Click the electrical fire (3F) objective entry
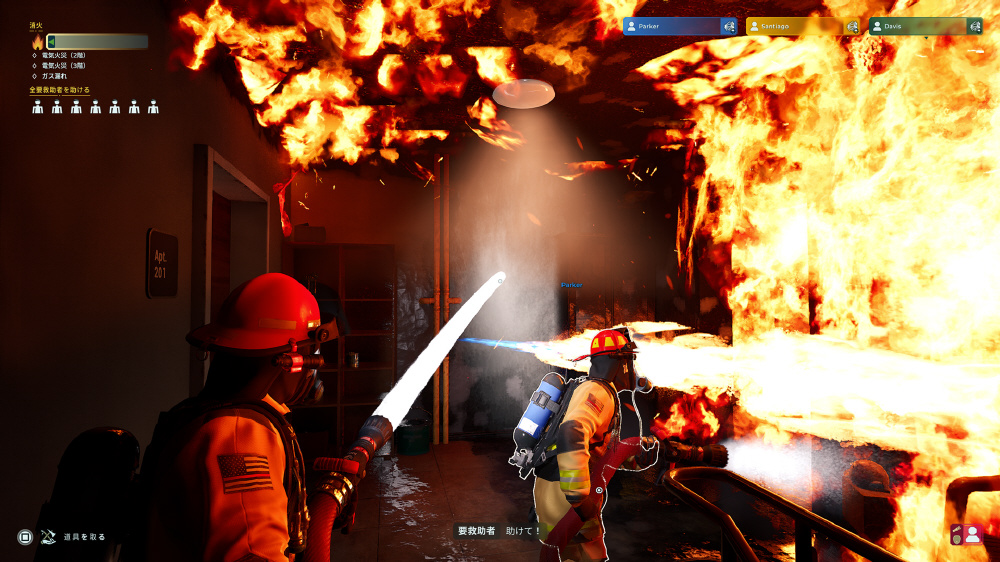Viewport: 1000px width, 562px height. (64, 65)
